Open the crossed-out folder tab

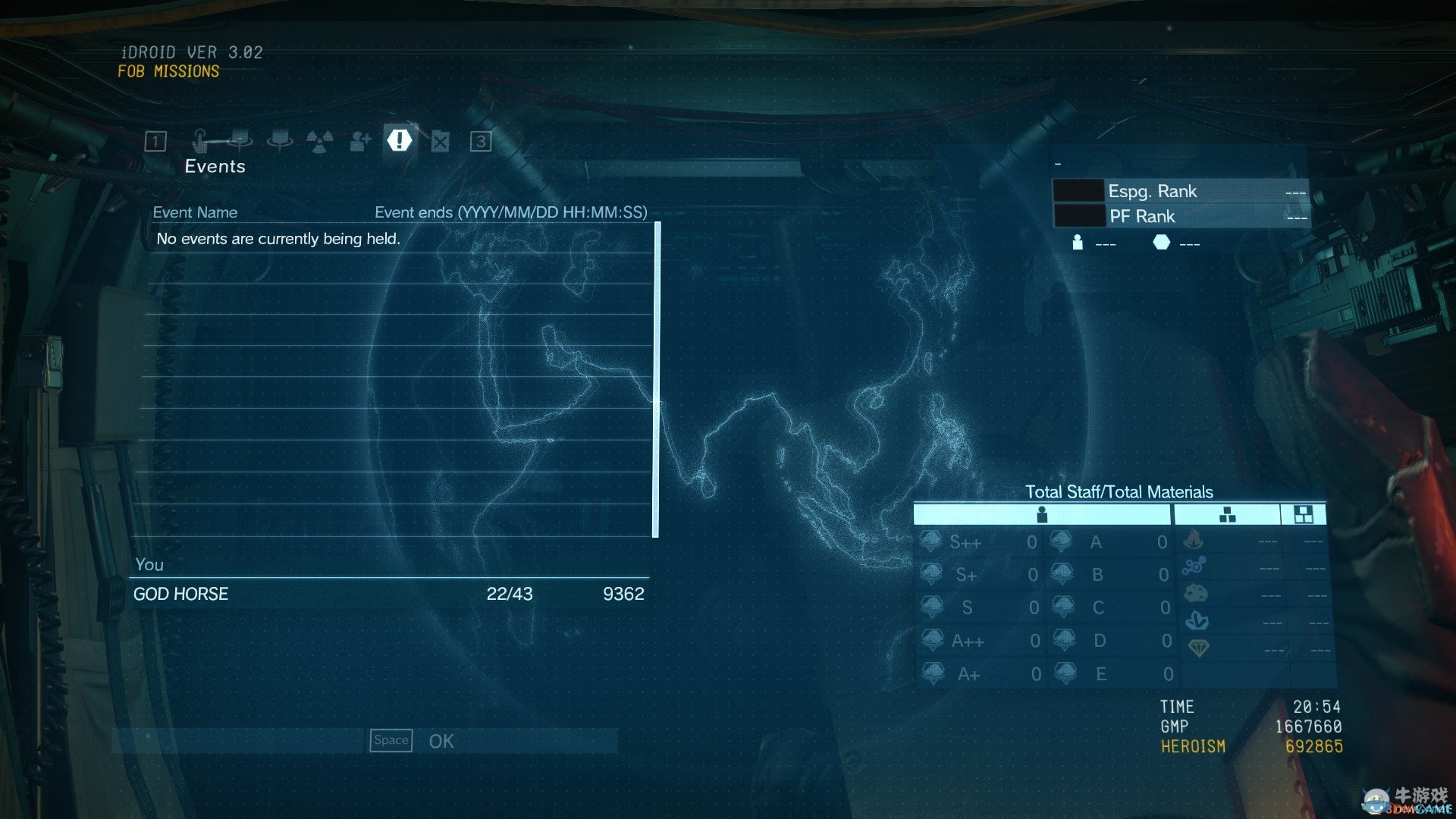441,141
